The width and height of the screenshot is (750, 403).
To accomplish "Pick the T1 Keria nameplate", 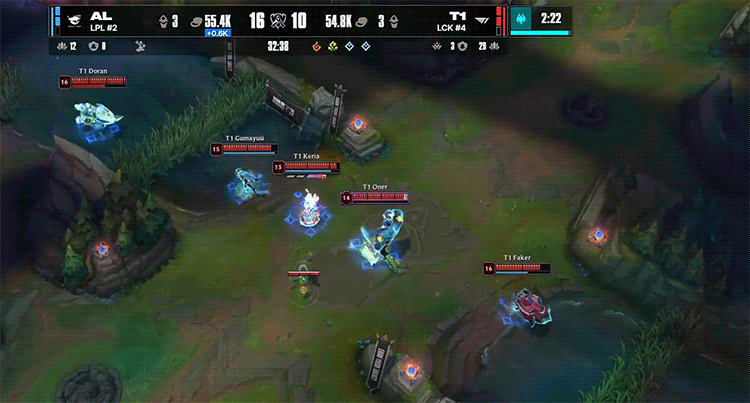I will (306, 156).
